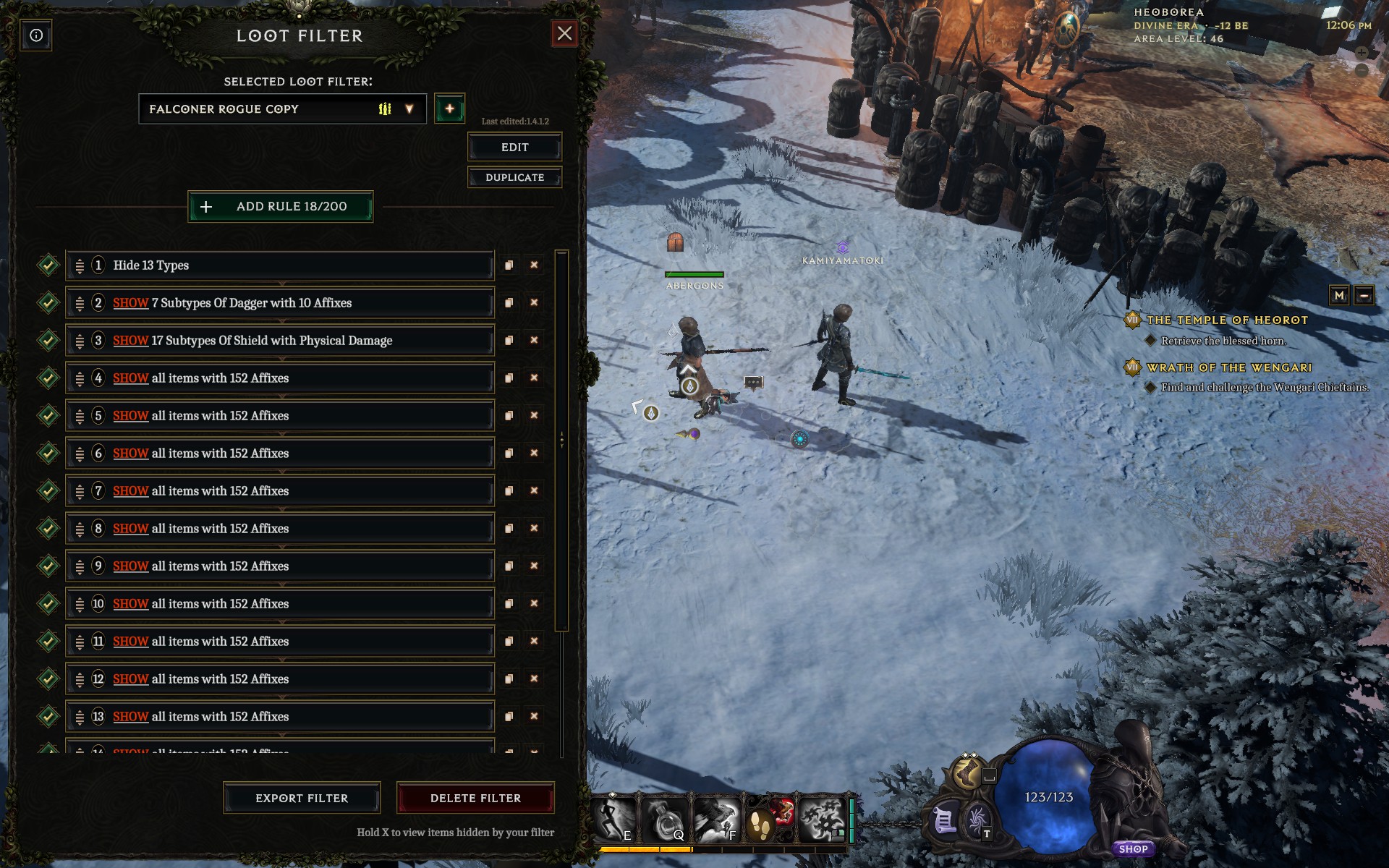This screenshot has width=1389, height=868.
Task: Close the Loot Filter window
Action: coord(564,33)
